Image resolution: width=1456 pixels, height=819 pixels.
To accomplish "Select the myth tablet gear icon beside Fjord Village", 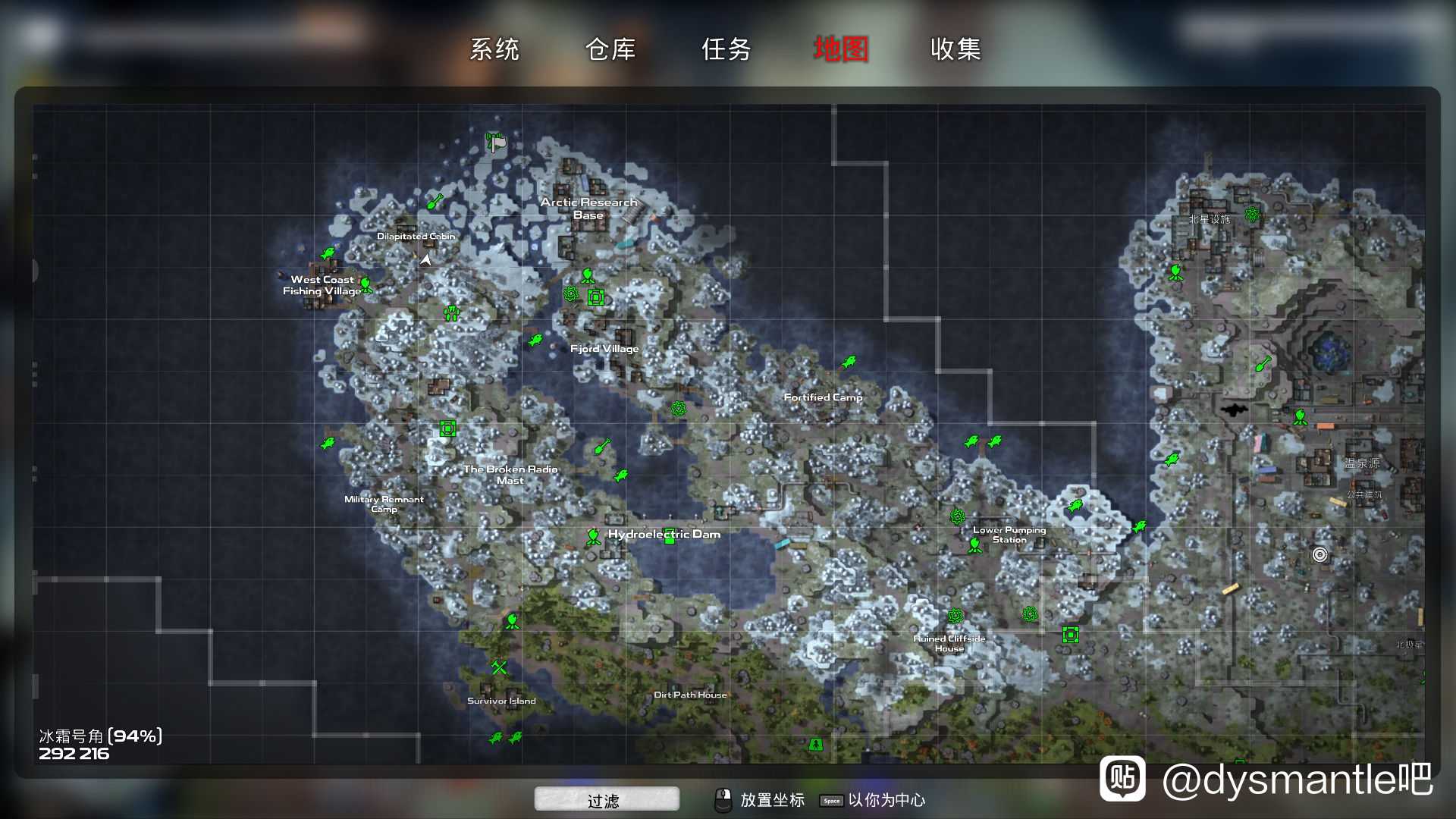I will 570,294.
